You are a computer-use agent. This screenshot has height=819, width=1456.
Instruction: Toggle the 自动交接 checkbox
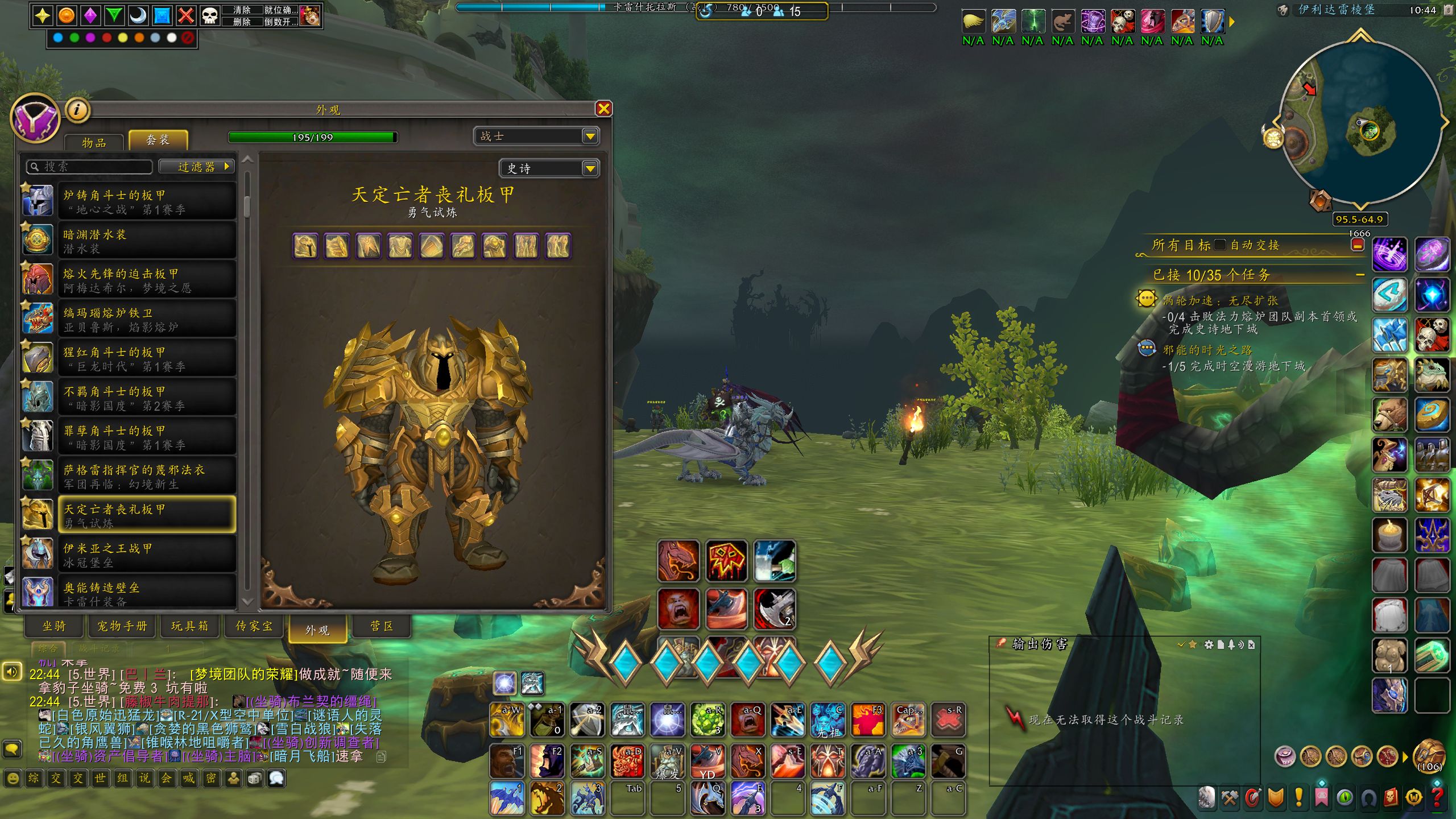click(1219, 245)
